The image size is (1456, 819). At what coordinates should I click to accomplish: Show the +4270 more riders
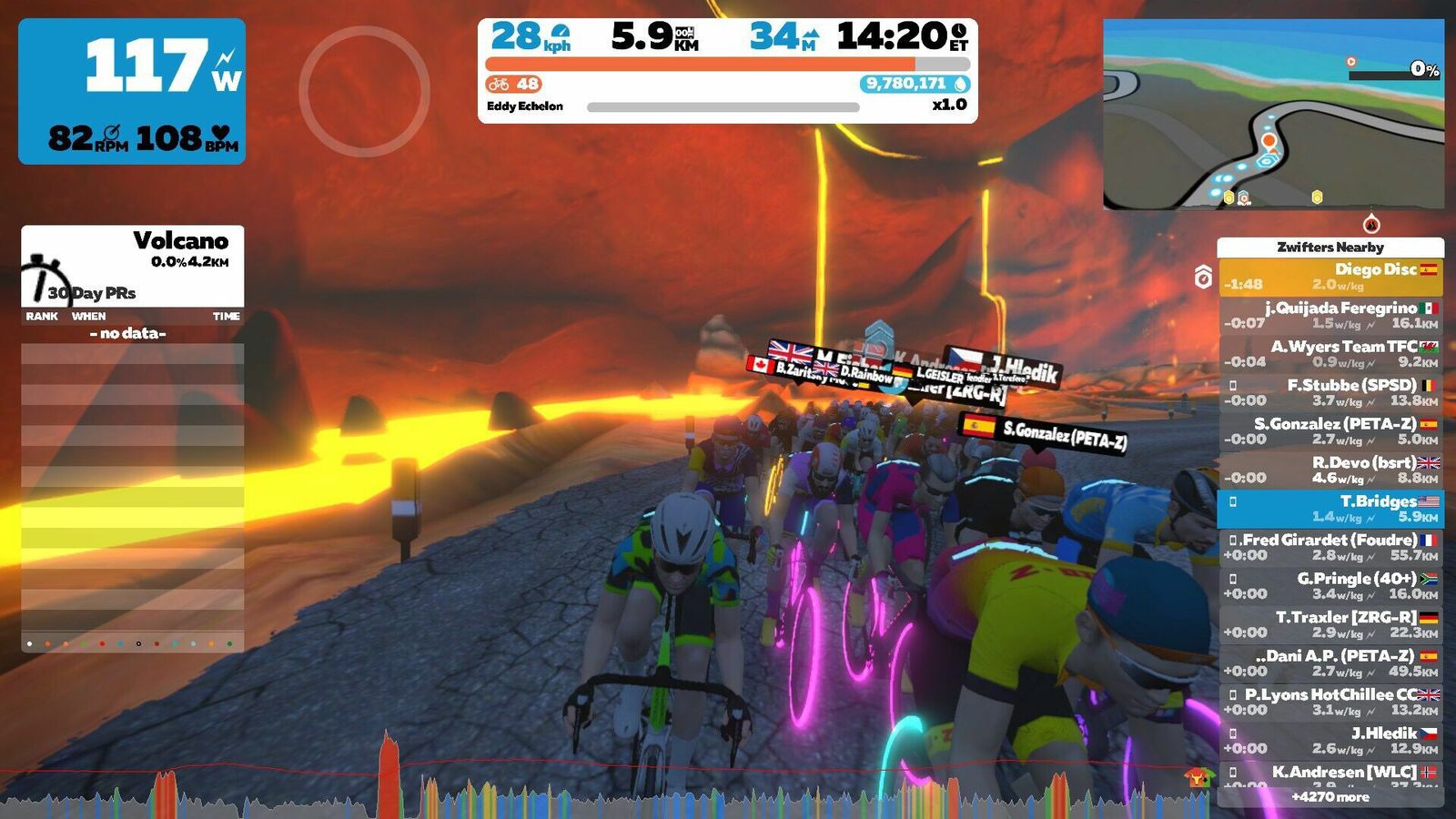[1330, 797]
